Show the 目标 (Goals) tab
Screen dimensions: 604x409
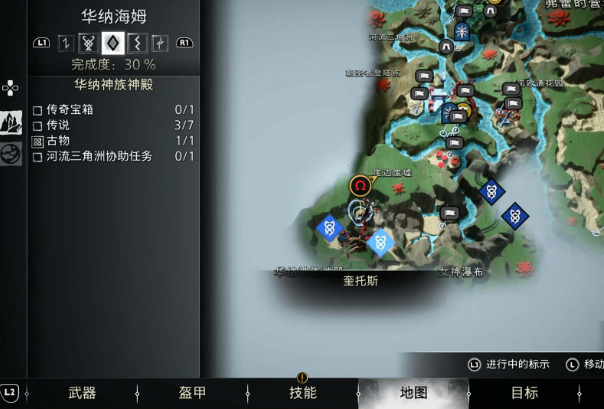coord(524,393)
